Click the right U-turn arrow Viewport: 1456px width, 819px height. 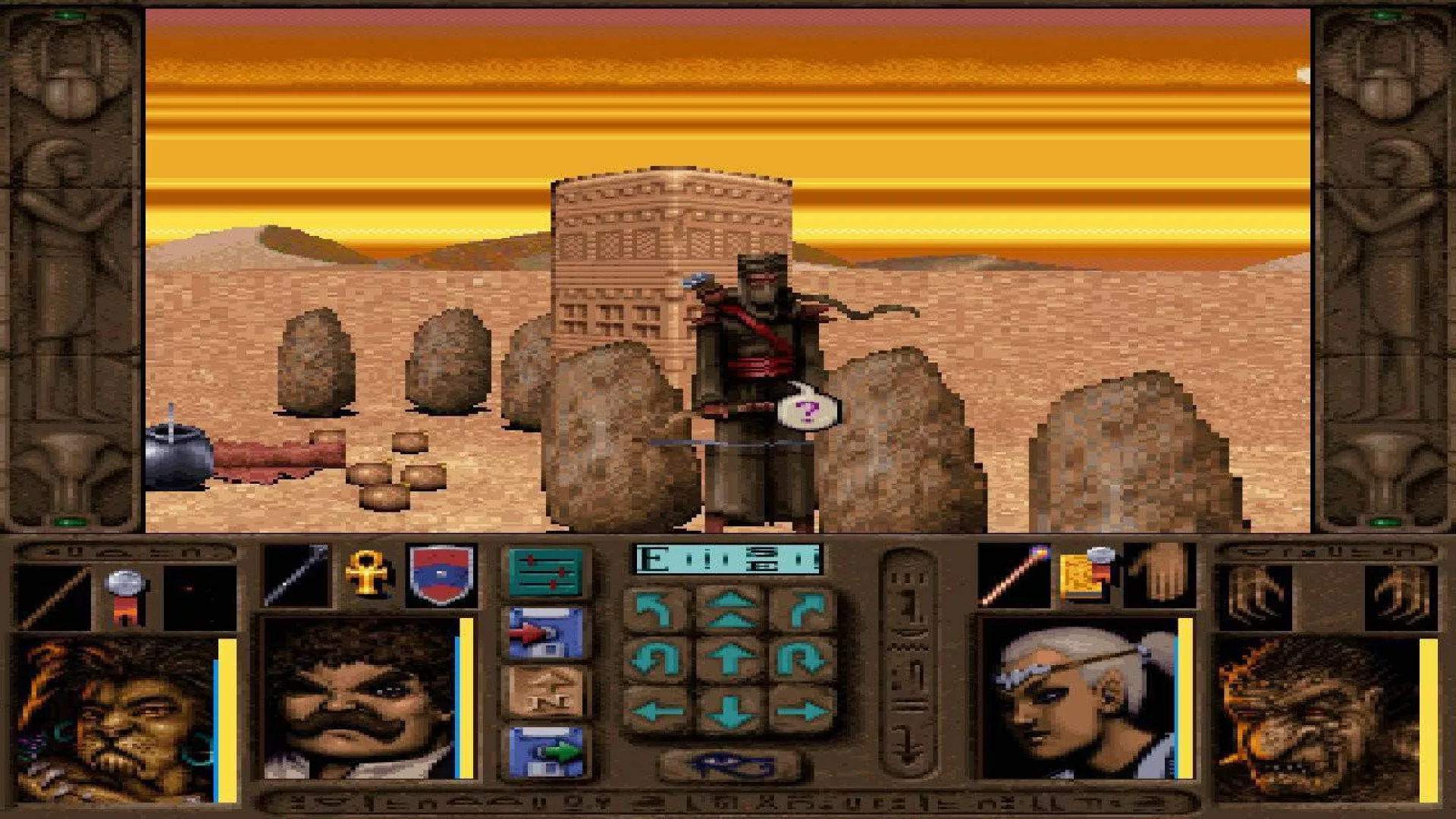(x=802, y=659)
